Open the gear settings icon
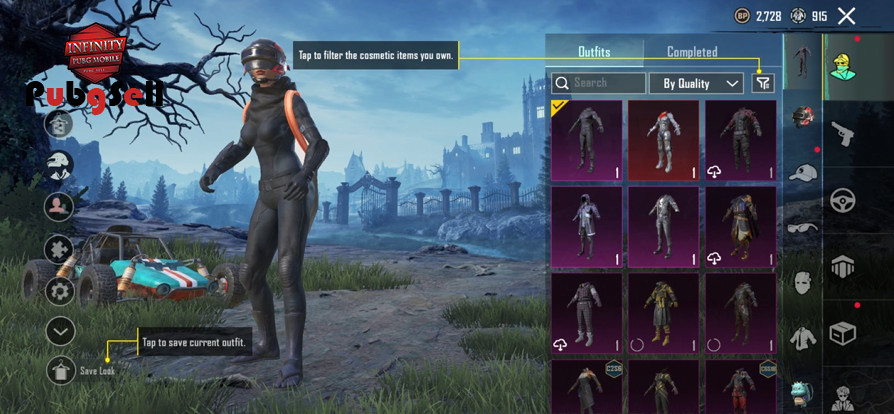Viewport: 894px width, 414px height. coord(60,291)
